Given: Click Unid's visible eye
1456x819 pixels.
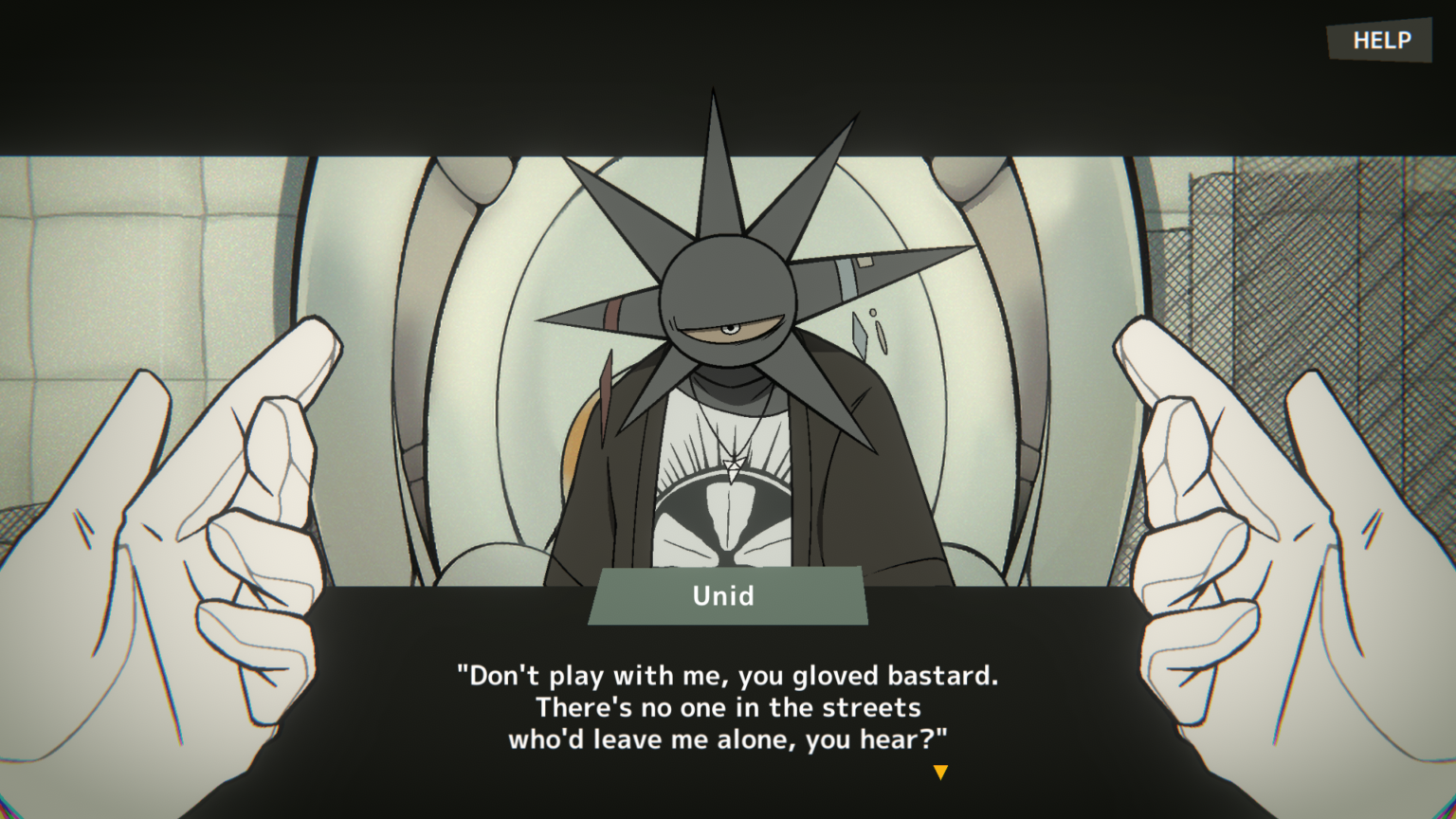Looking at the screenshot, I should pyautogui.click(x=730, y=330).
